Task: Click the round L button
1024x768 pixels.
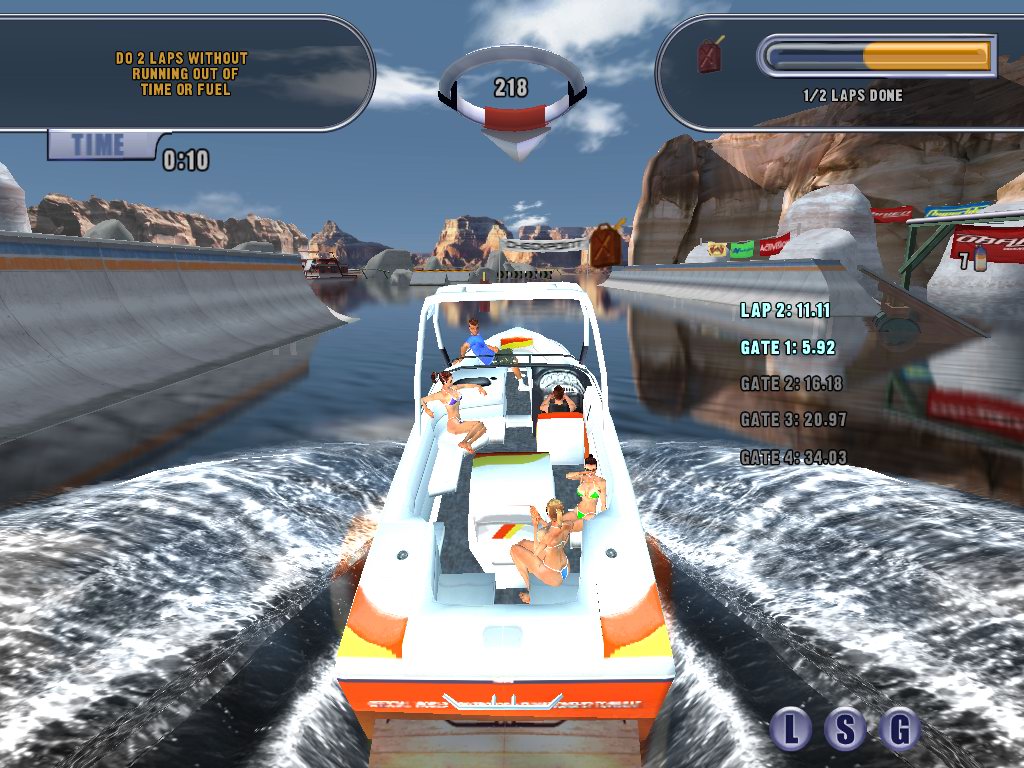Action: click(792, 729)
